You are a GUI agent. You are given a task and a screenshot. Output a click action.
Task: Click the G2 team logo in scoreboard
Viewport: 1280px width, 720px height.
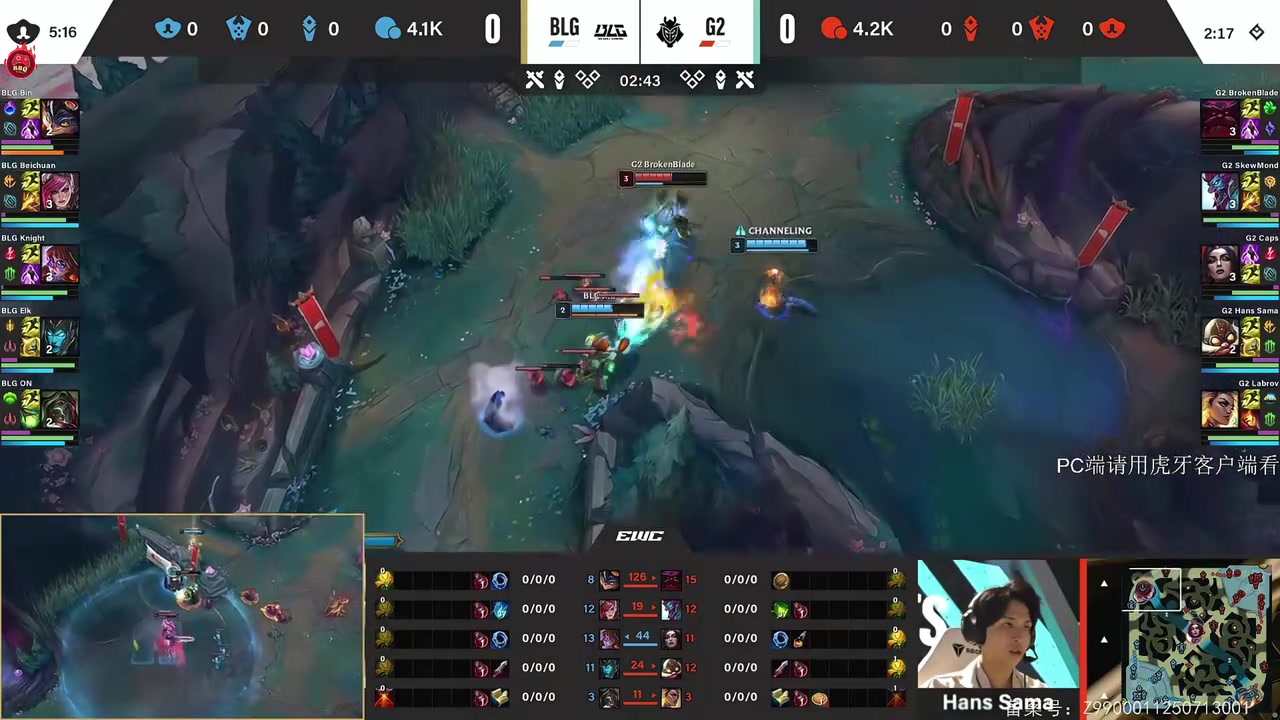coord(670,32)
